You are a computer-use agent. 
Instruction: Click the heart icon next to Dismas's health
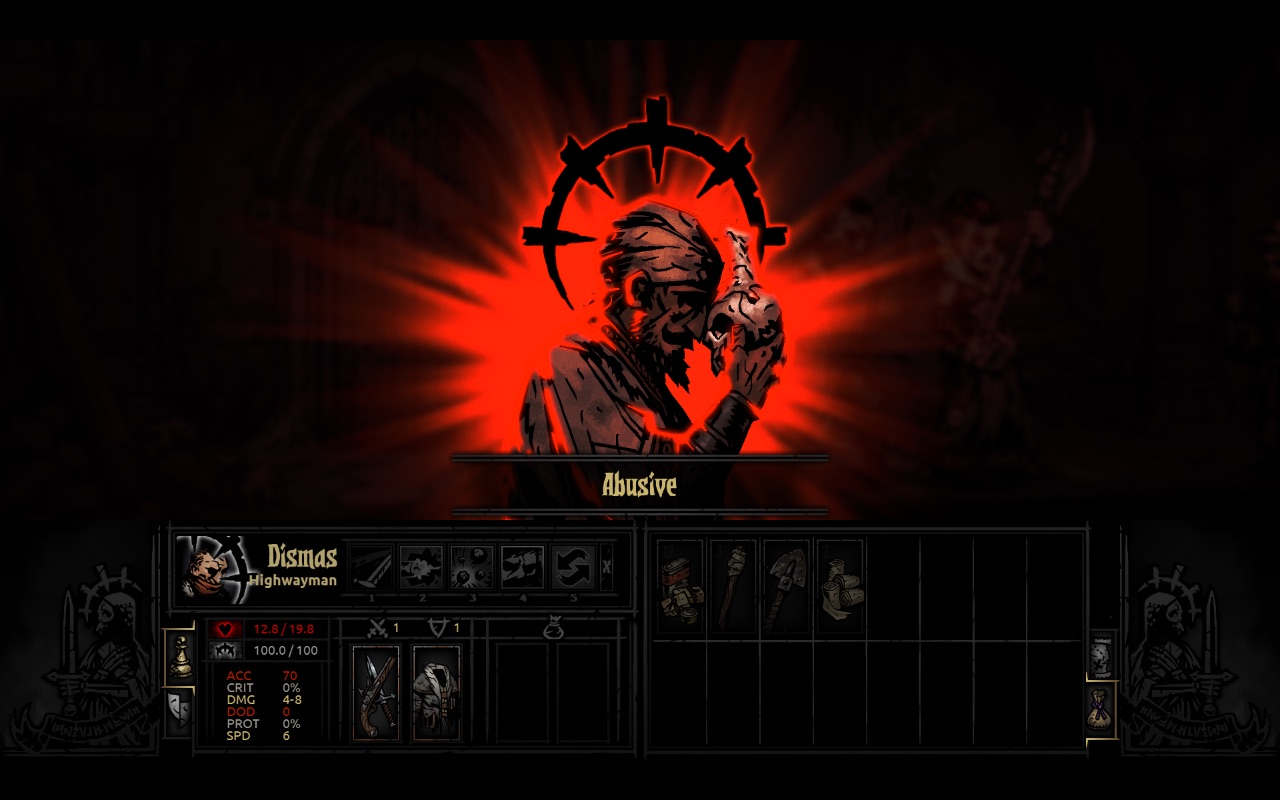(x=225, y=630)
